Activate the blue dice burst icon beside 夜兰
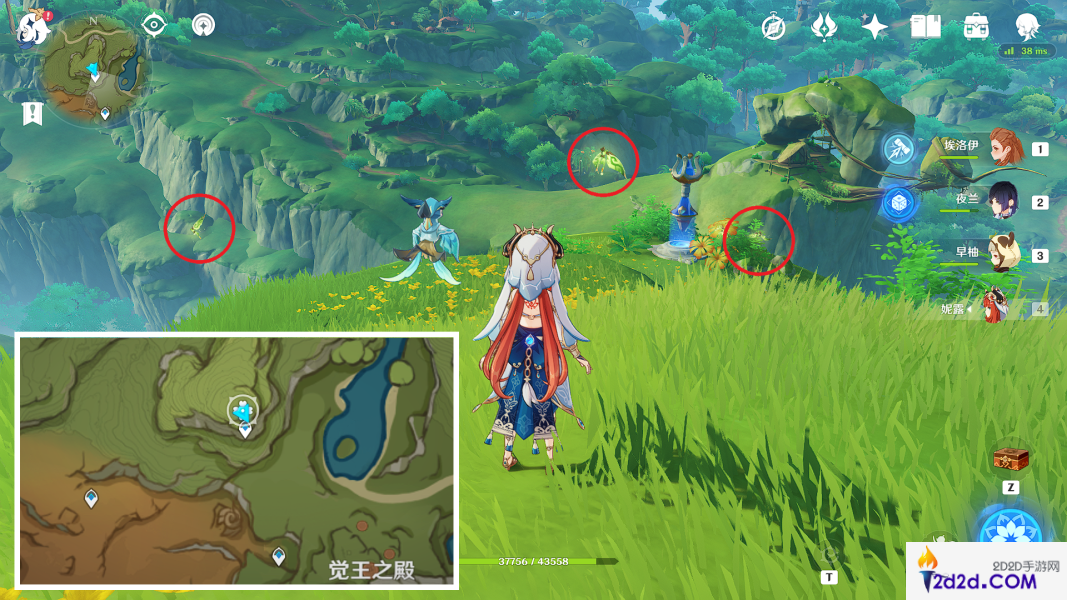The width and height of the screenshot is (1067, 600). [x=899, y=202]
